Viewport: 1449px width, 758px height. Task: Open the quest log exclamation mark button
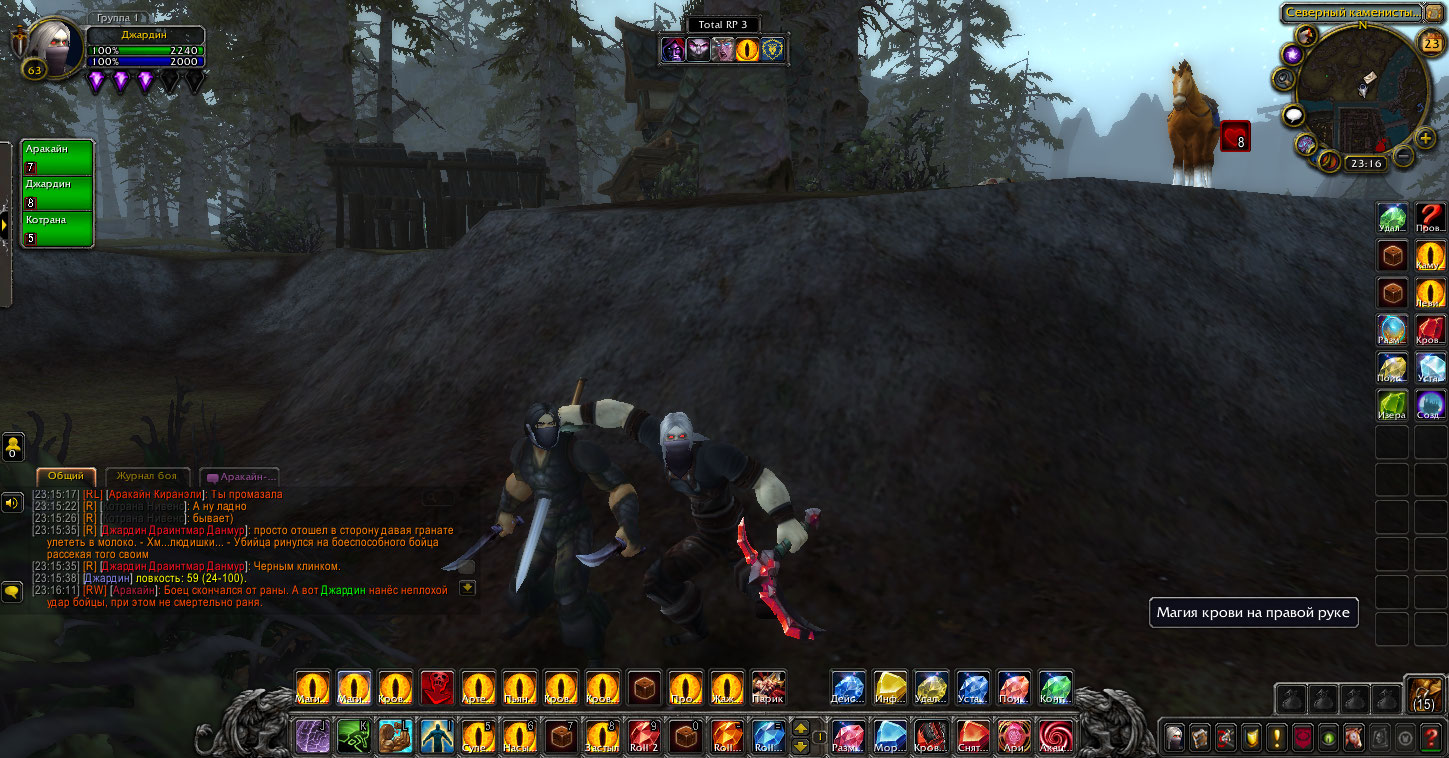[x=1277, y=738]
